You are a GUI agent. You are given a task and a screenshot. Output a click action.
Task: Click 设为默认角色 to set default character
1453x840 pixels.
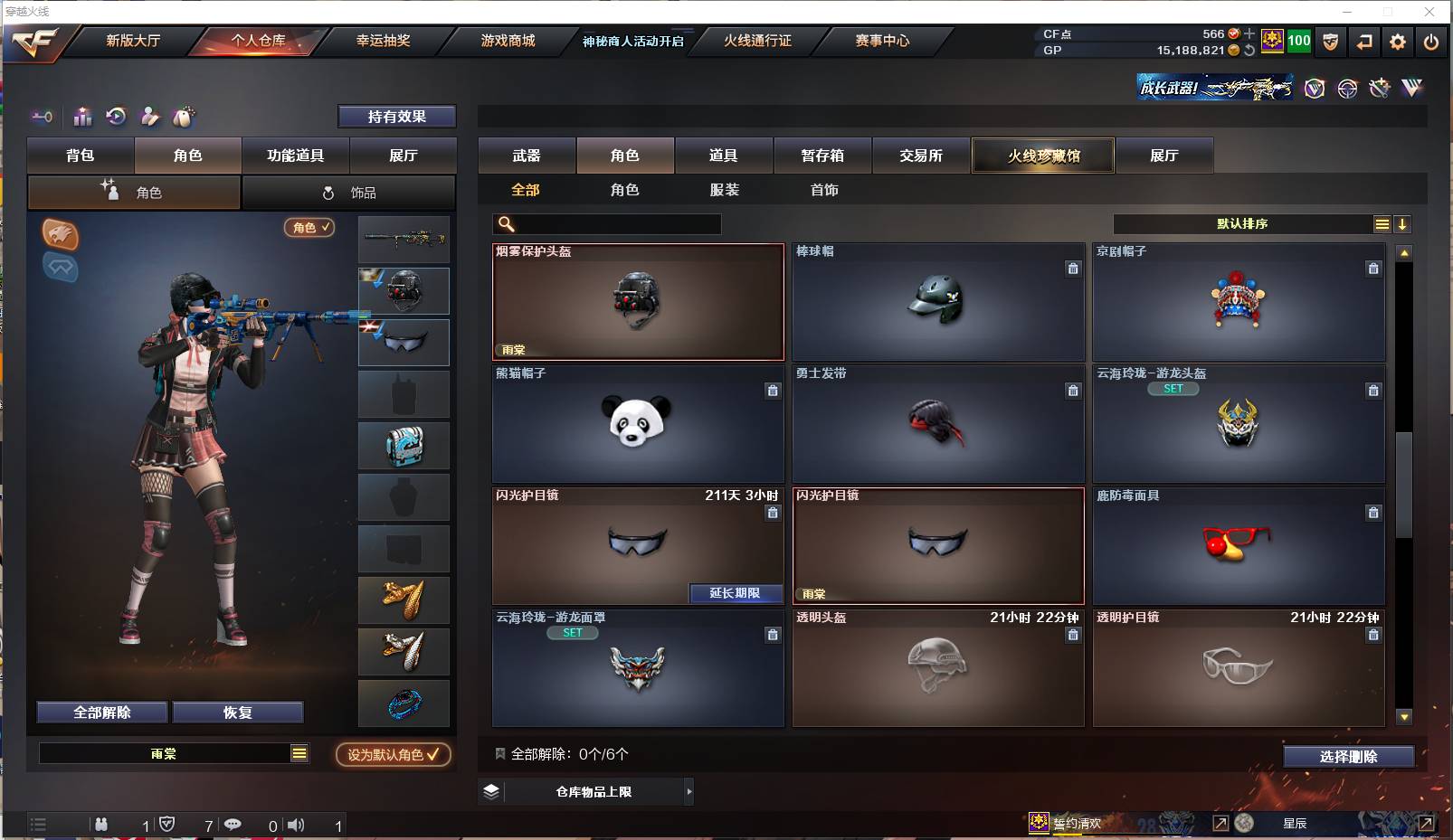coord(393,754)
